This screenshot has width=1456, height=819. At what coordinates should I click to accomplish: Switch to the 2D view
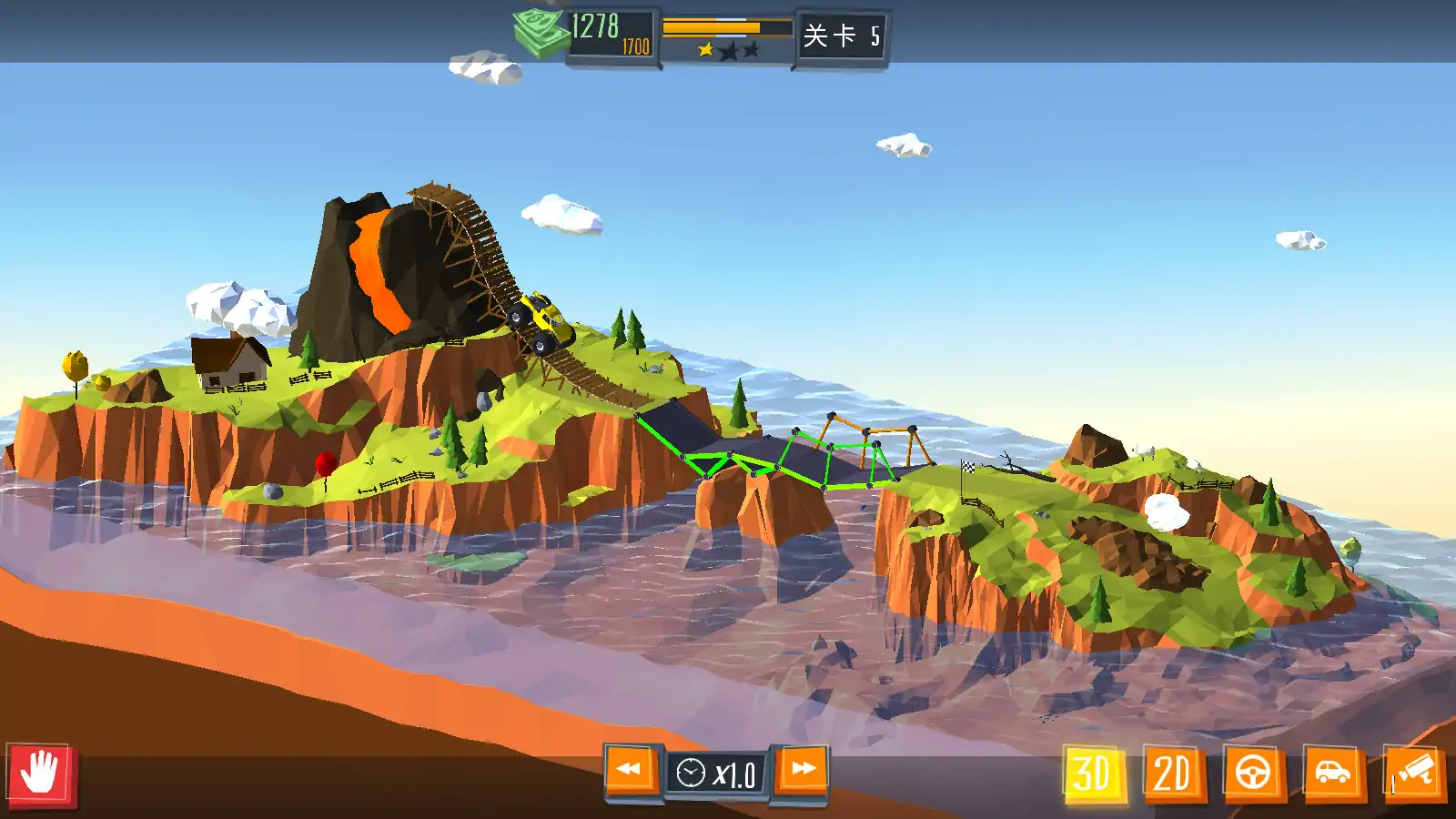[1172, 774]
